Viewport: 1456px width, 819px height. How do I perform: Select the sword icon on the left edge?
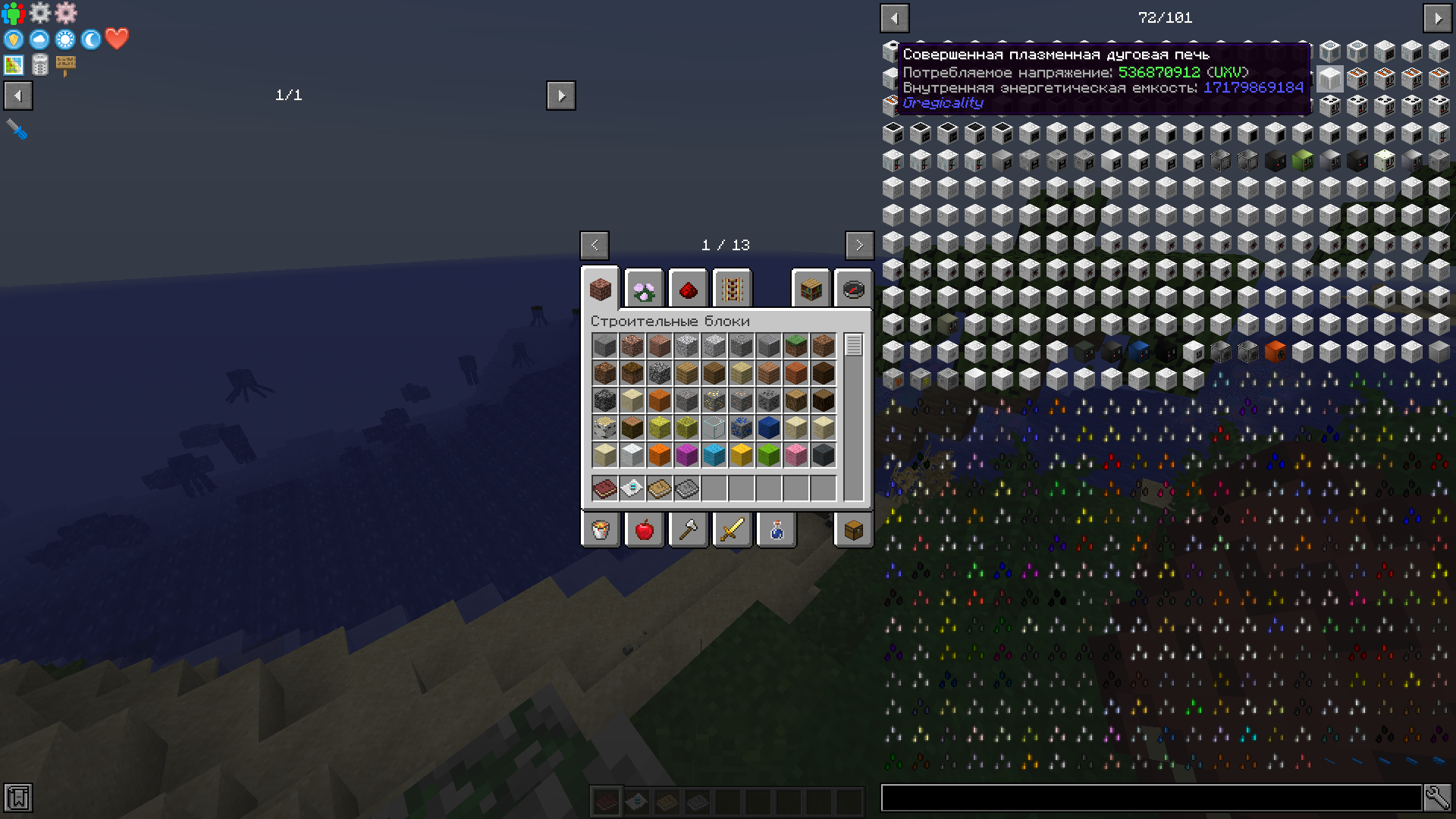click(17, 130)
